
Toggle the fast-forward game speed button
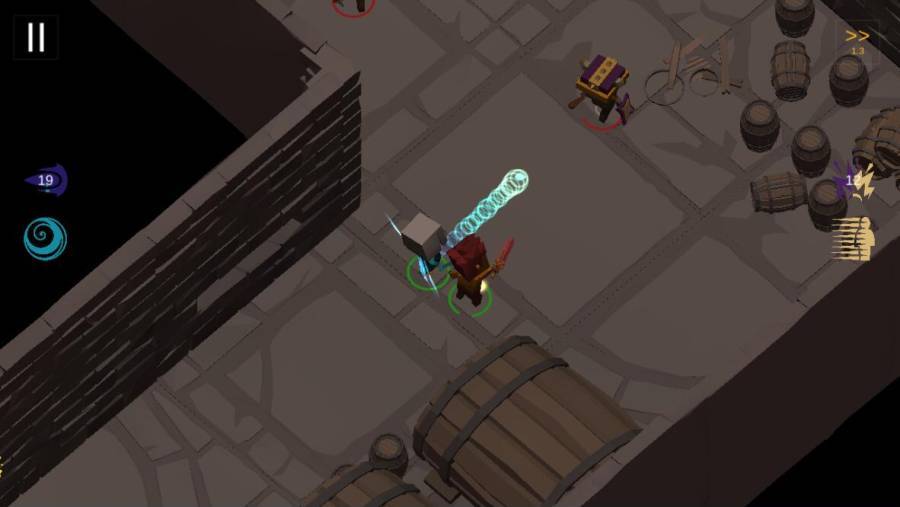pos(857,40)
